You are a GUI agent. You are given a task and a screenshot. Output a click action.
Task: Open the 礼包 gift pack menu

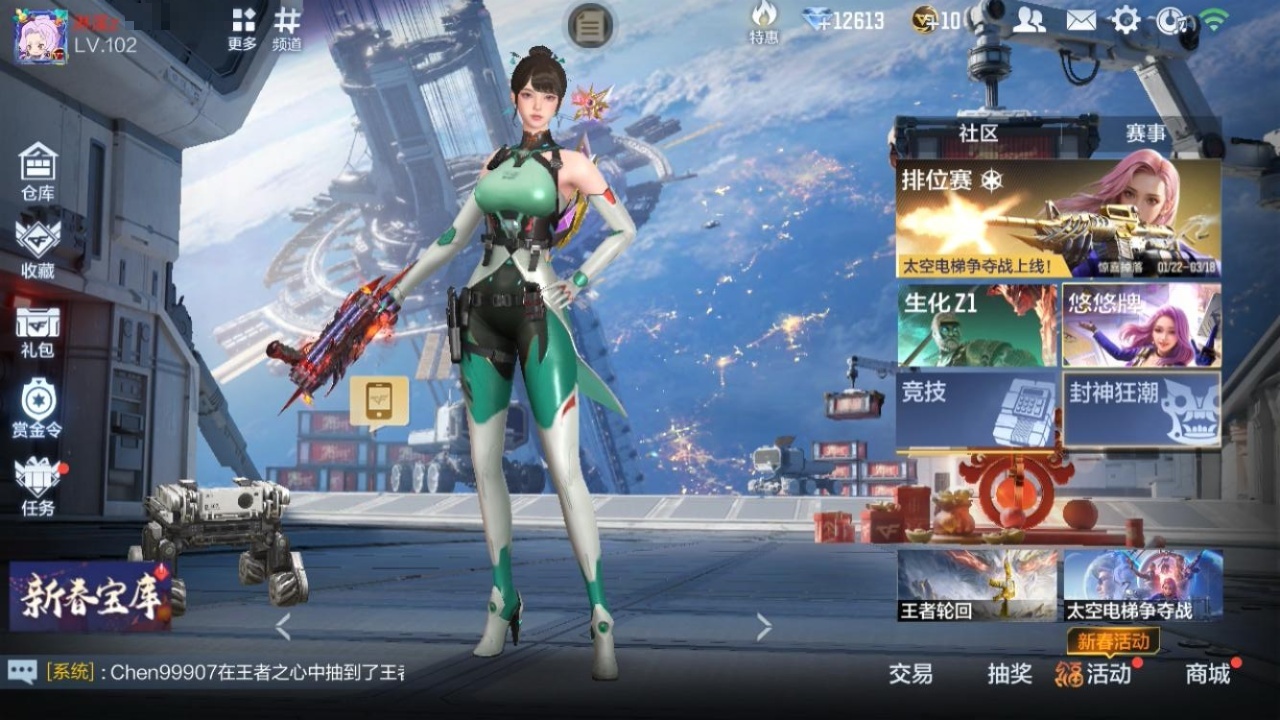(38, 332)
